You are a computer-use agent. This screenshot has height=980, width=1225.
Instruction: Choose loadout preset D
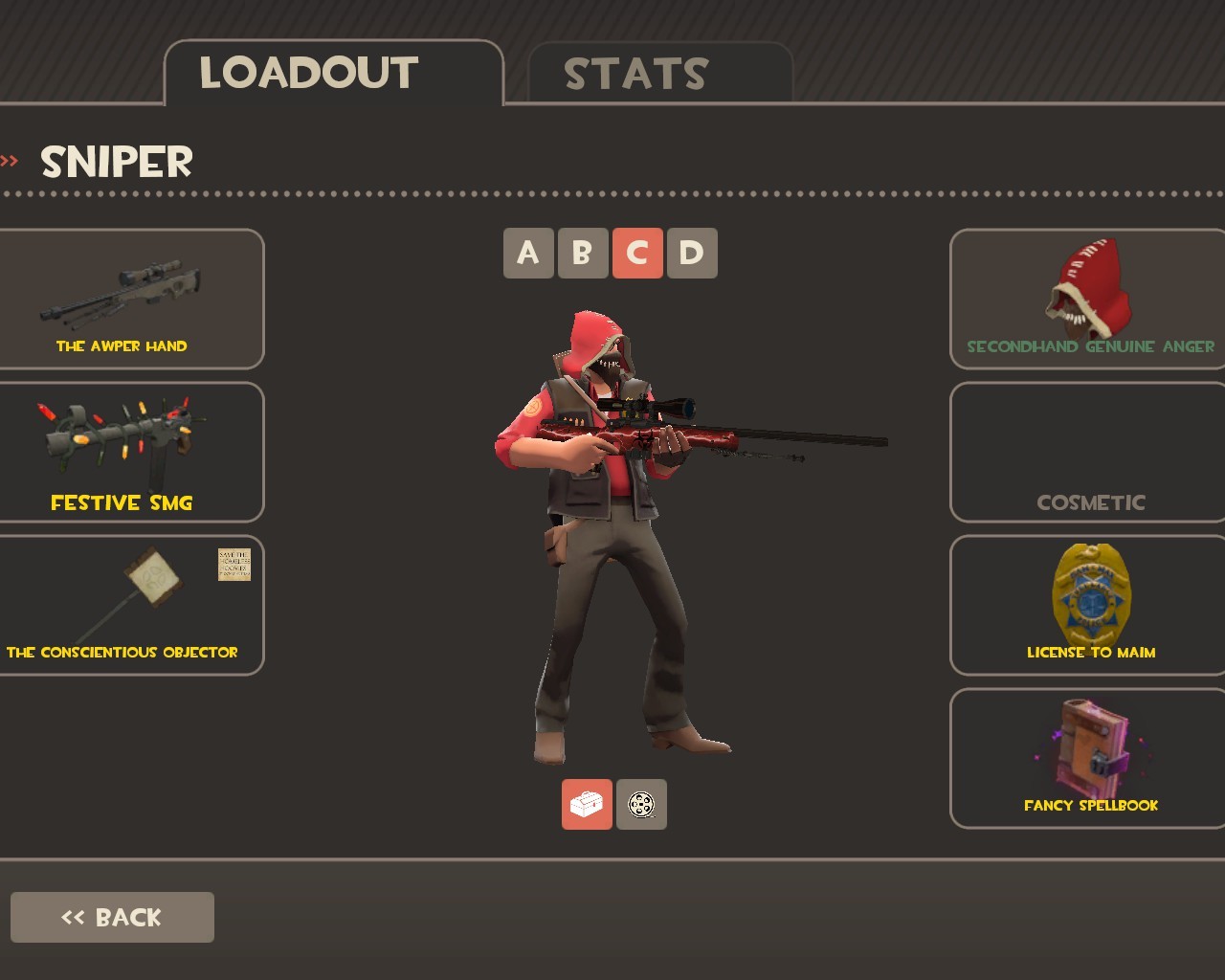692,253
